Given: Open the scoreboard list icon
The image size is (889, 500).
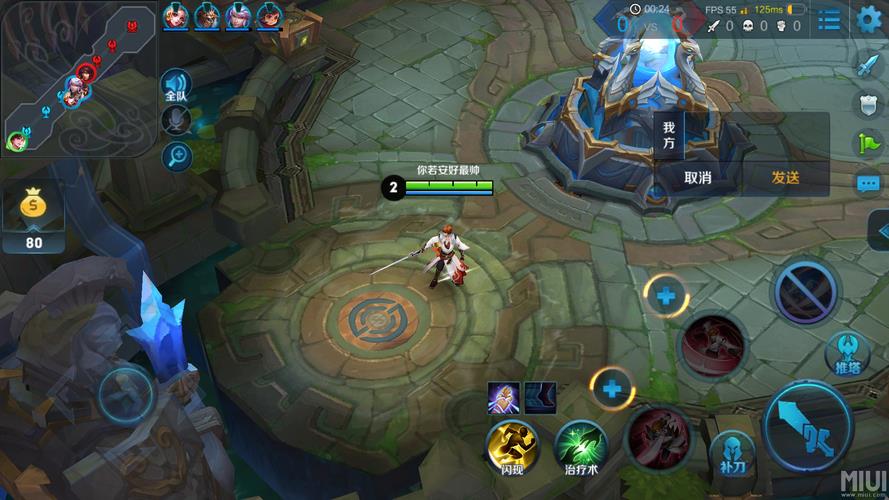Looking at the screenshot, I should [x=829, y=18].
